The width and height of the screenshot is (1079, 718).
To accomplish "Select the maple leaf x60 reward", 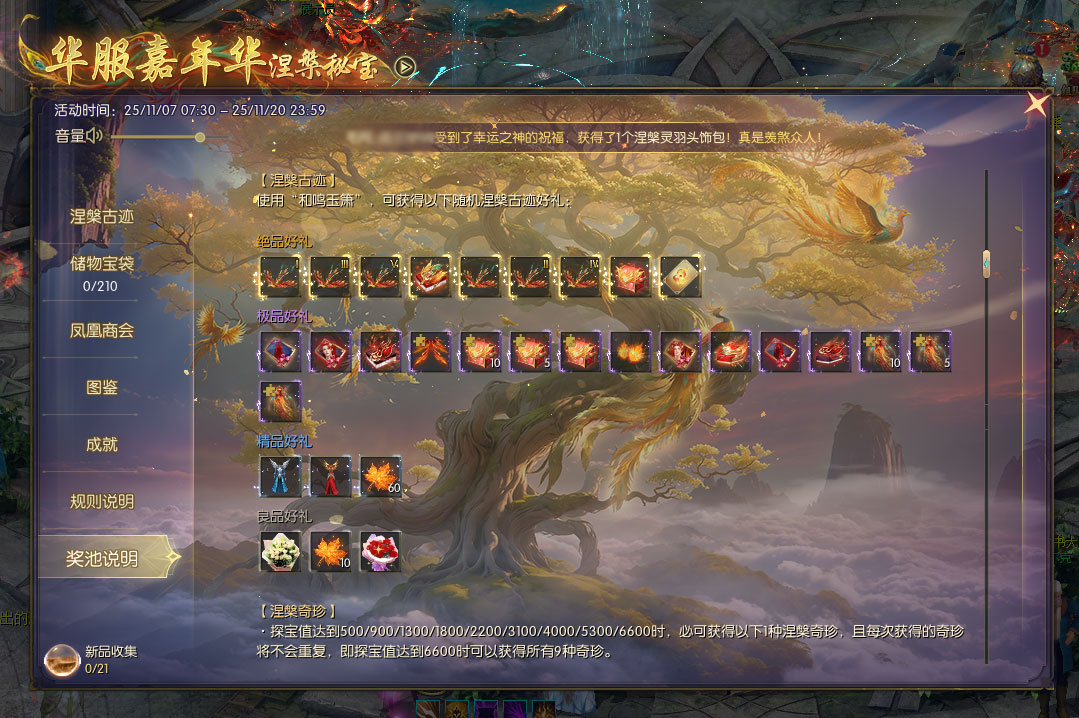I will click(380, 477).
